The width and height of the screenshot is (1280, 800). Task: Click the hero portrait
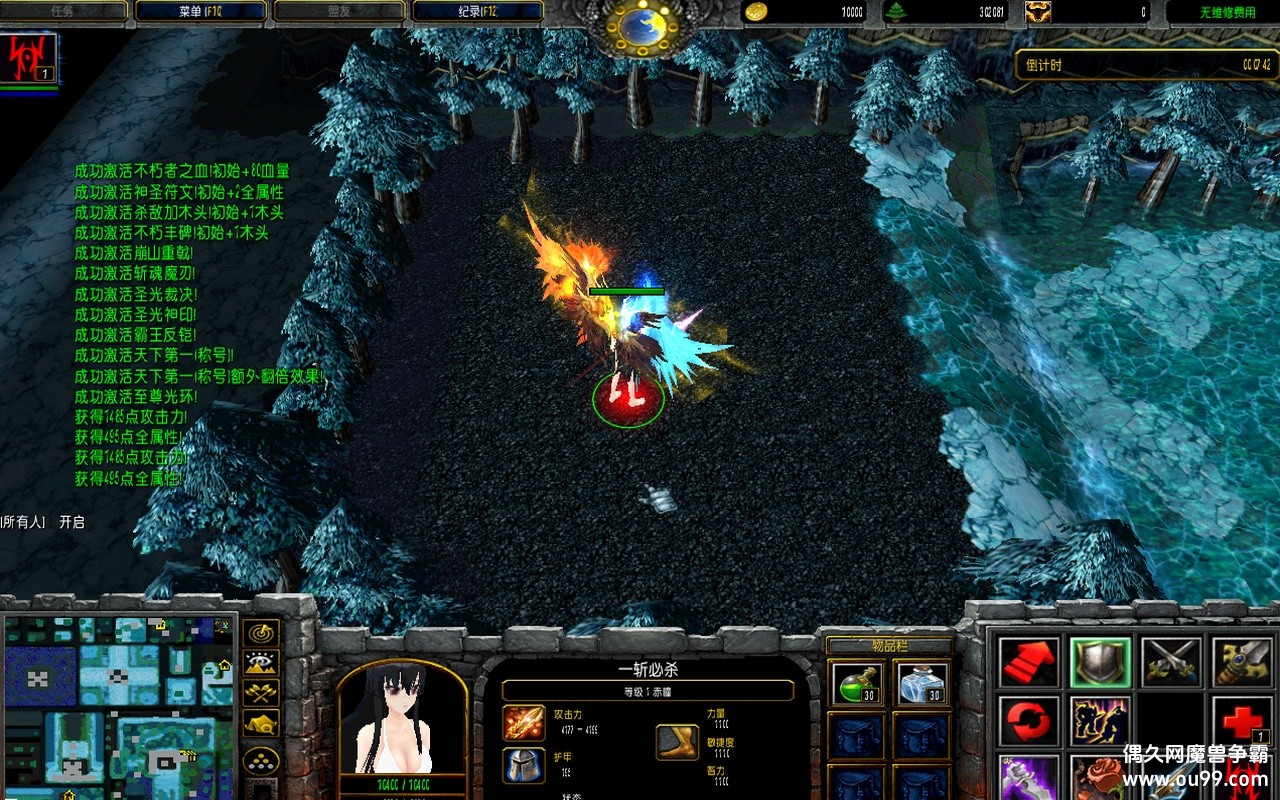click(402, 720)
